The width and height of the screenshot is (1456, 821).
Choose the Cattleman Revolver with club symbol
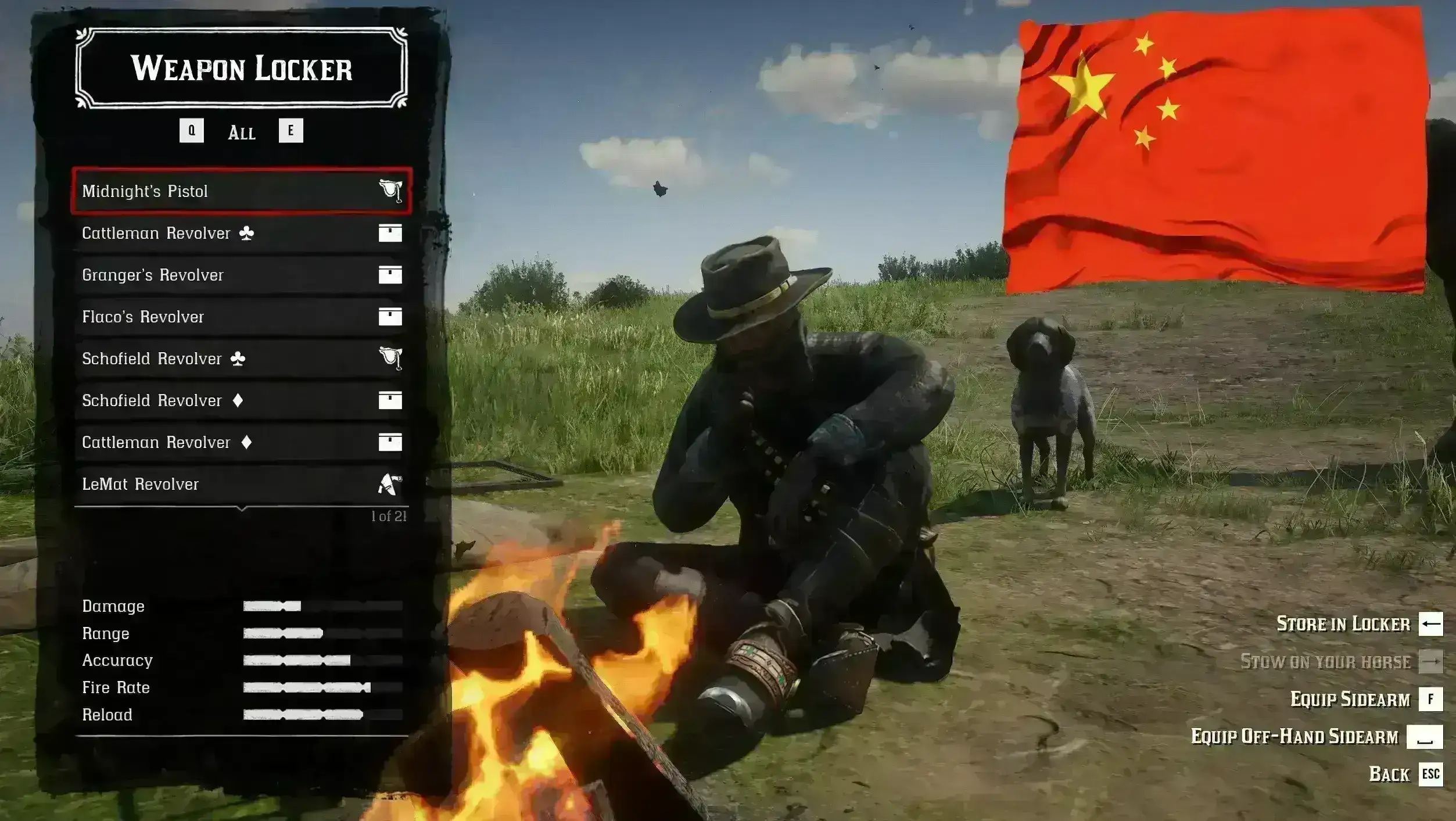241,233
